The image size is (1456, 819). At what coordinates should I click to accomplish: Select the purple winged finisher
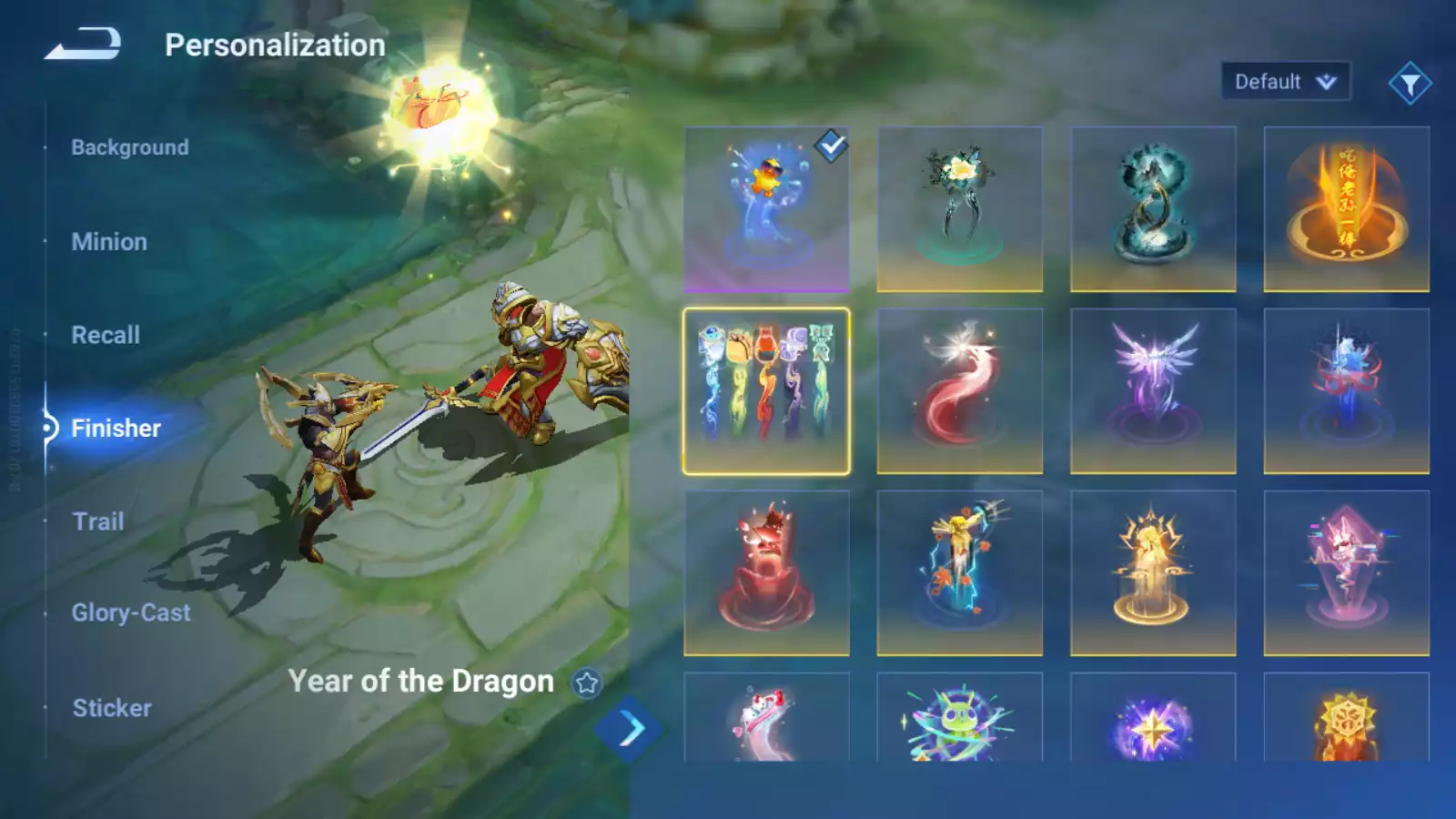(1153, 391)
